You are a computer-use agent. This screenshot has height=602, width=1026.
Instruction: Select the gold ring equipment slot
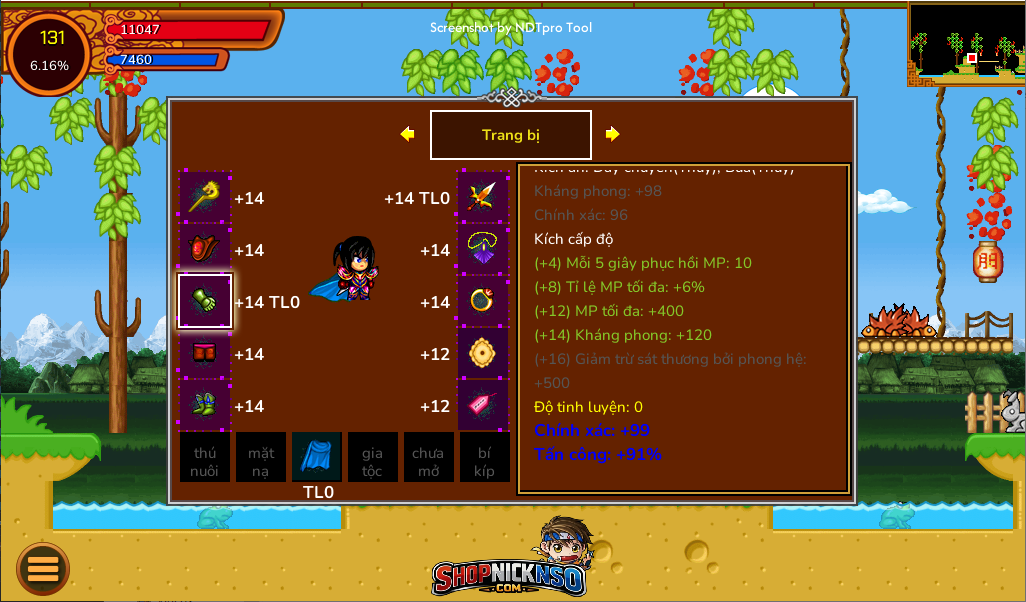tap(483, 301)
